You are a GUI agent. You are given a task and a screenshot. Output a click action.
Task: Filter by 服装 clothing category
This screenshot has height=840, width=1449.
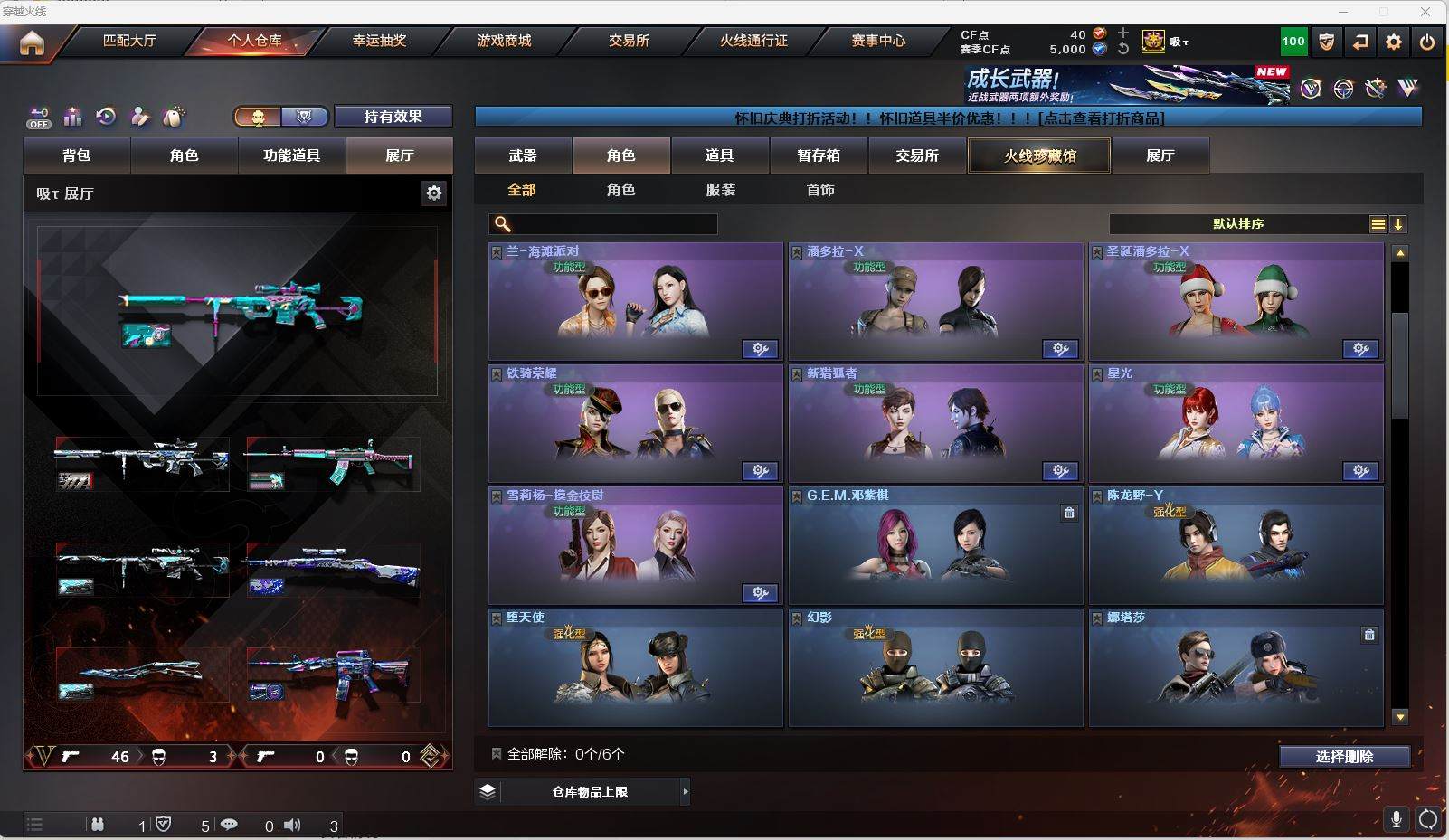(721, 190)
